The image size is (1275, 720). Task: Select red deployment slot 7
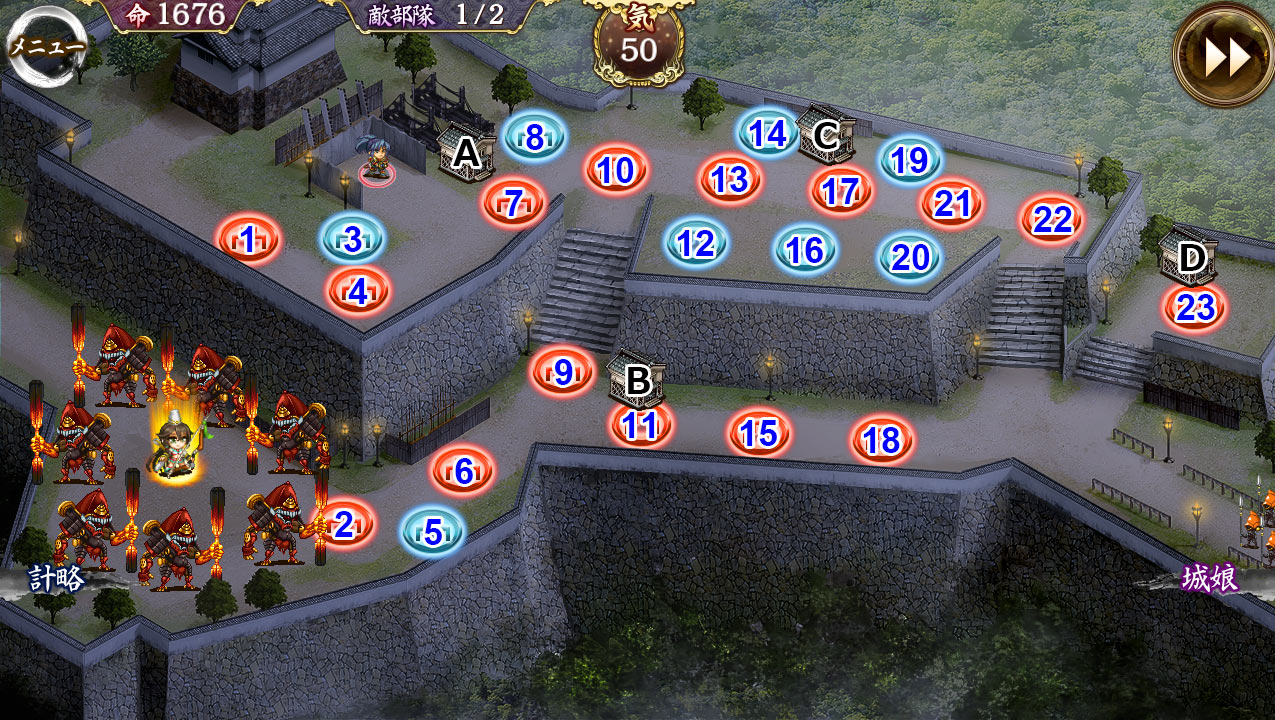513,203
